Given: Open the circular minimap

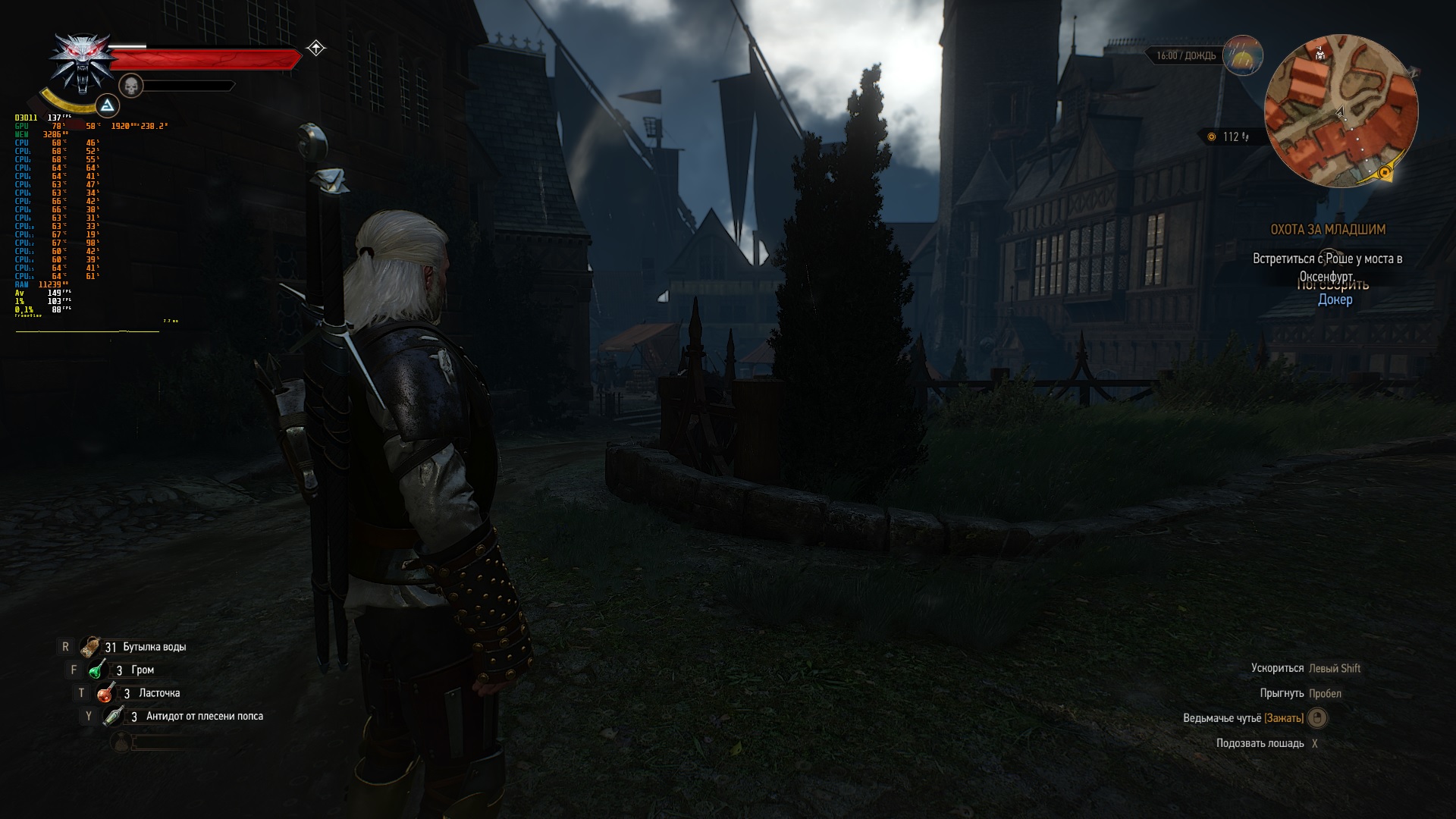Looking at the screenshot, I should 1341,111.
